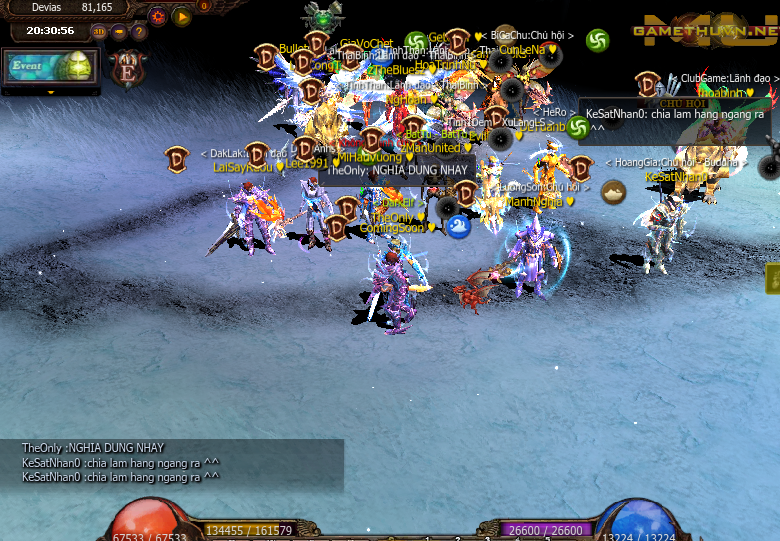
Task: Toggle the 3D view button
Action: tap(100, 31)
